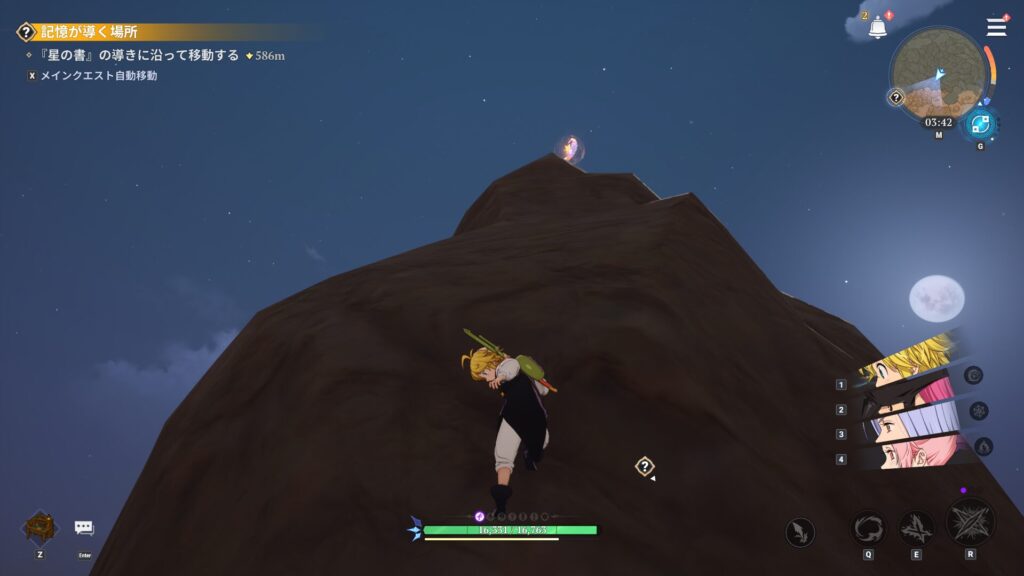Click the crescent swirl icon beside the top portrait
1024x576 pixels.
click(973, 375)
